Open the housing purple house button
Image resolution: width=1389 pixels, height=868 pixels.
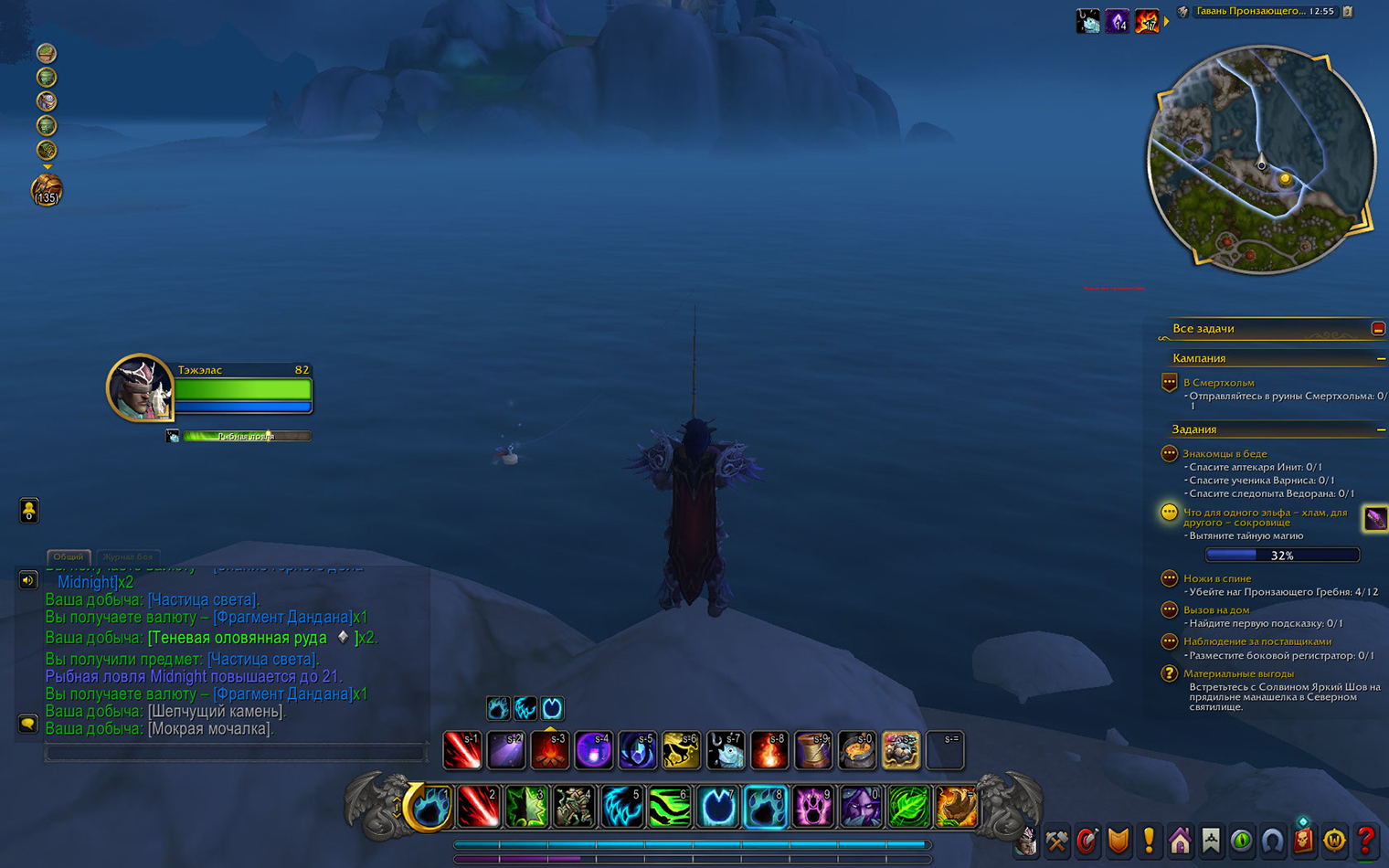tap(1180, 840)
